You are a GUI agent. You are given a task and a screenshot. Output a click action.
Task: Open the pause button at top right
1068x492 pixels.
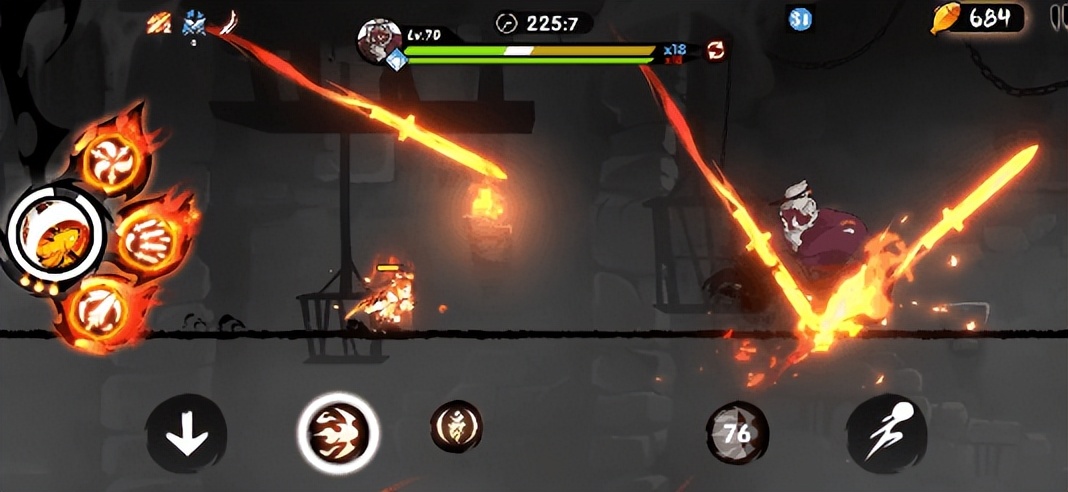point(1058,17)
